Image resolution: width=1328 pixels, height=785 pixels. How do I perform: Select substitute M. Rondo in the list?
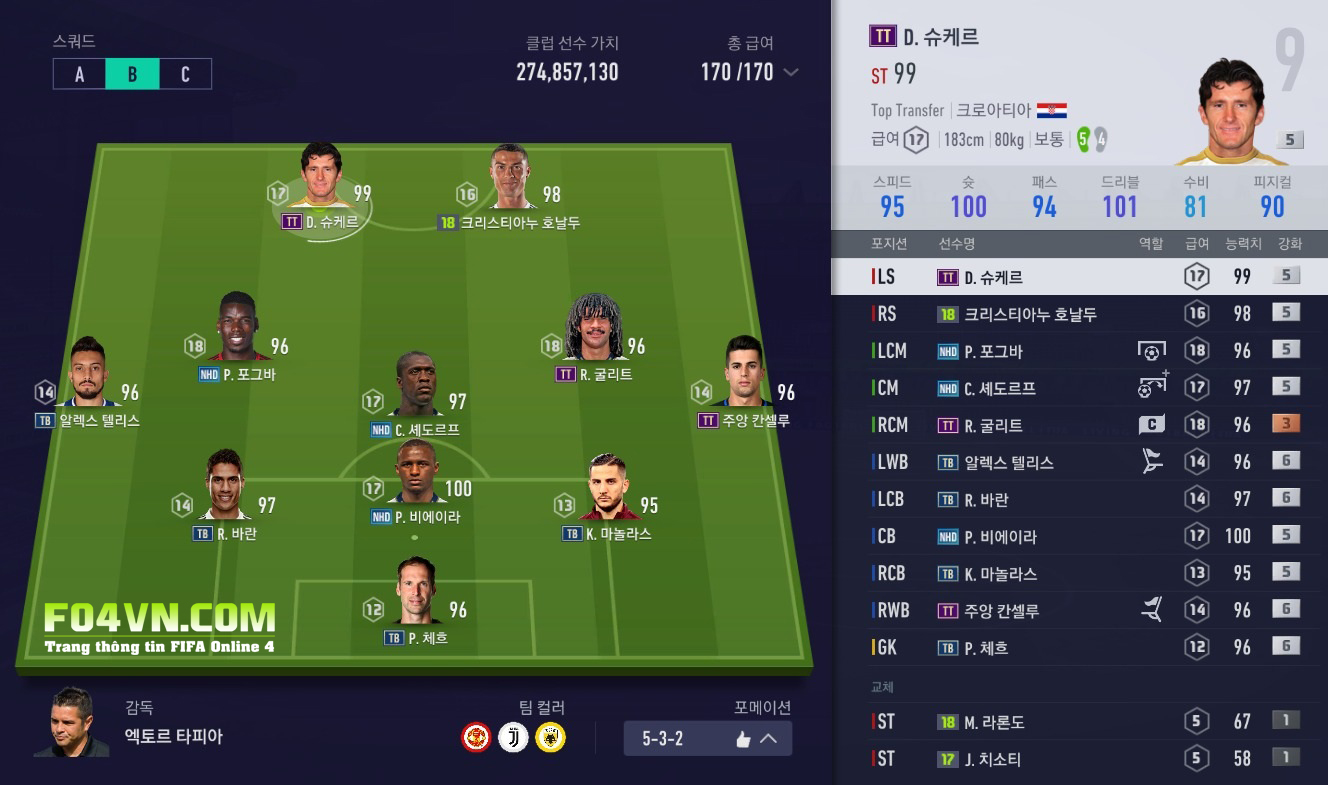coord(1080,721)
